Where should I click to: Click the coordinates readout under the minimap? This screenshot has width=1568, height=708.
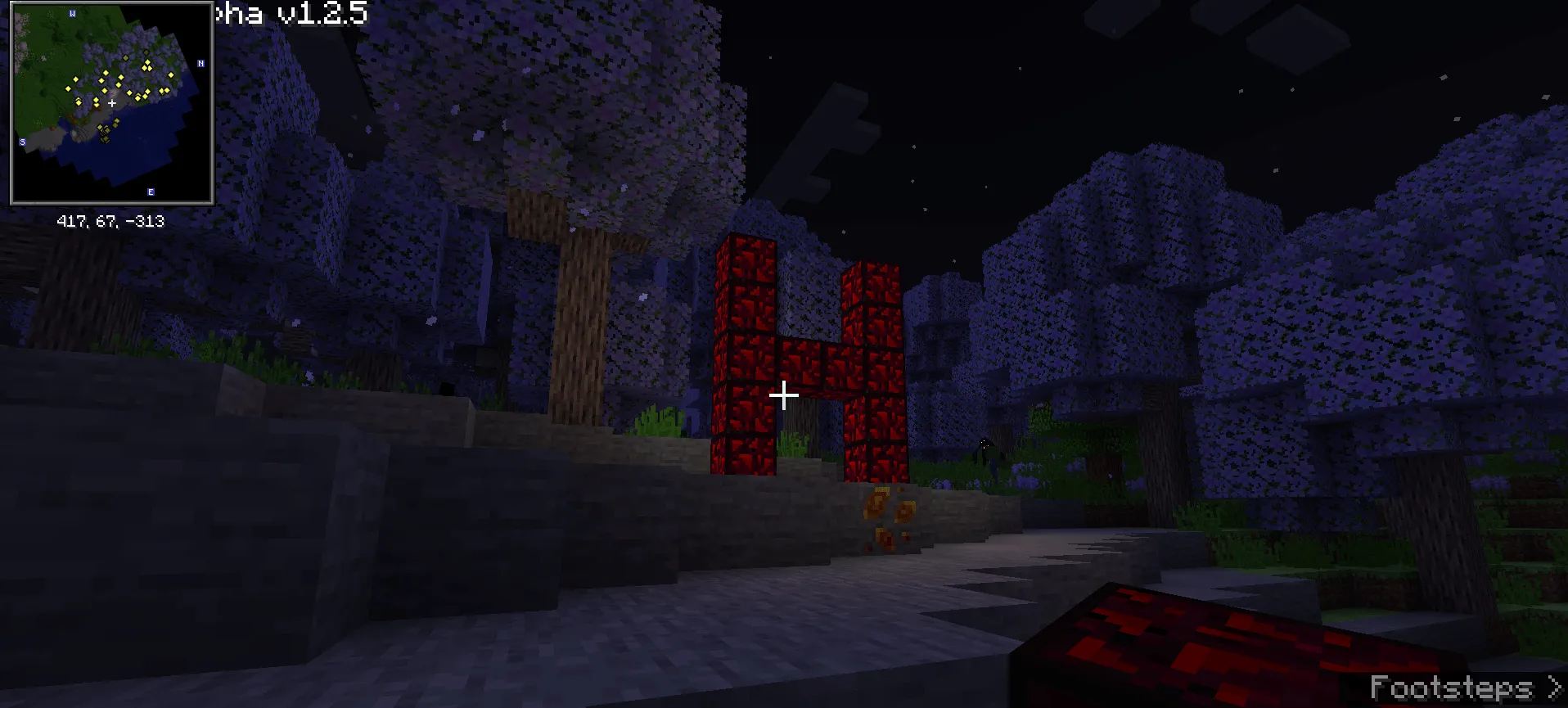pos(110,219)
